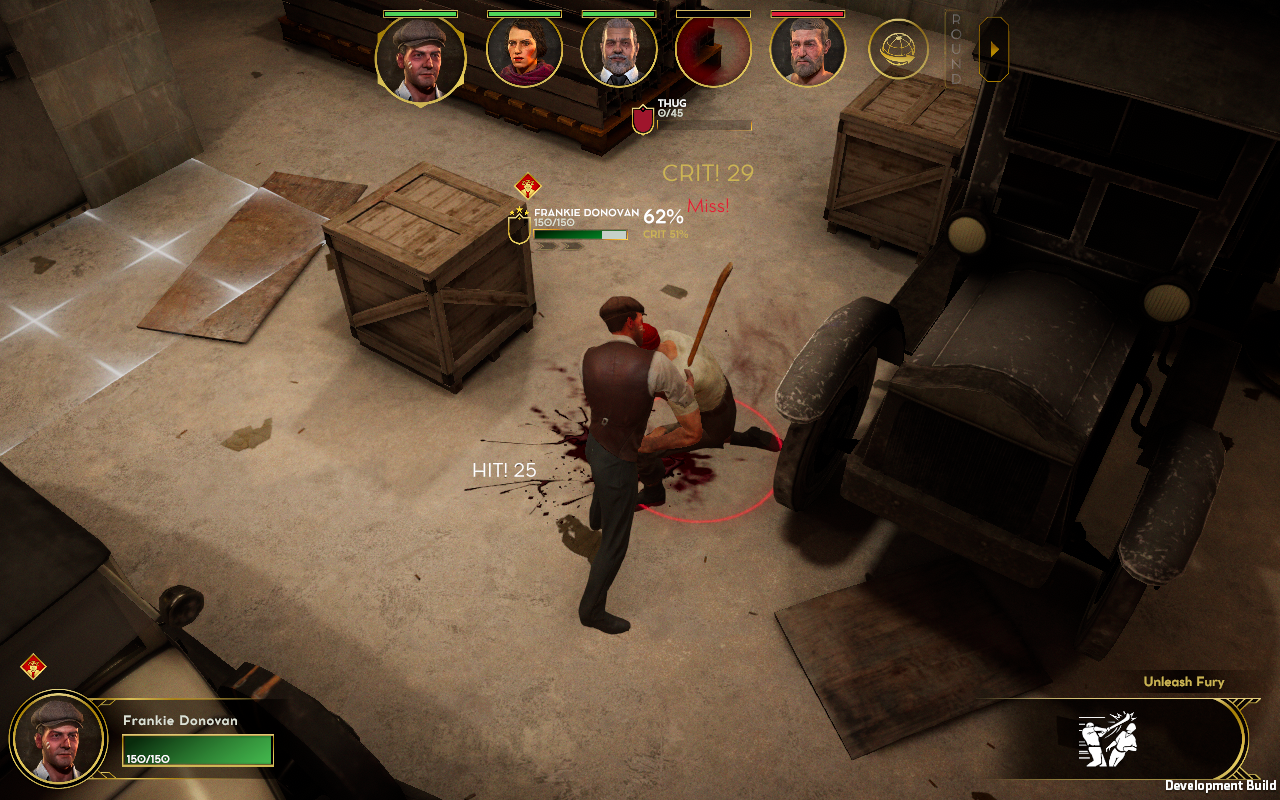Choose the grey-bearded man in suit portrait
The height and width of the screenshot is (800, 1280).
(618, 51)
